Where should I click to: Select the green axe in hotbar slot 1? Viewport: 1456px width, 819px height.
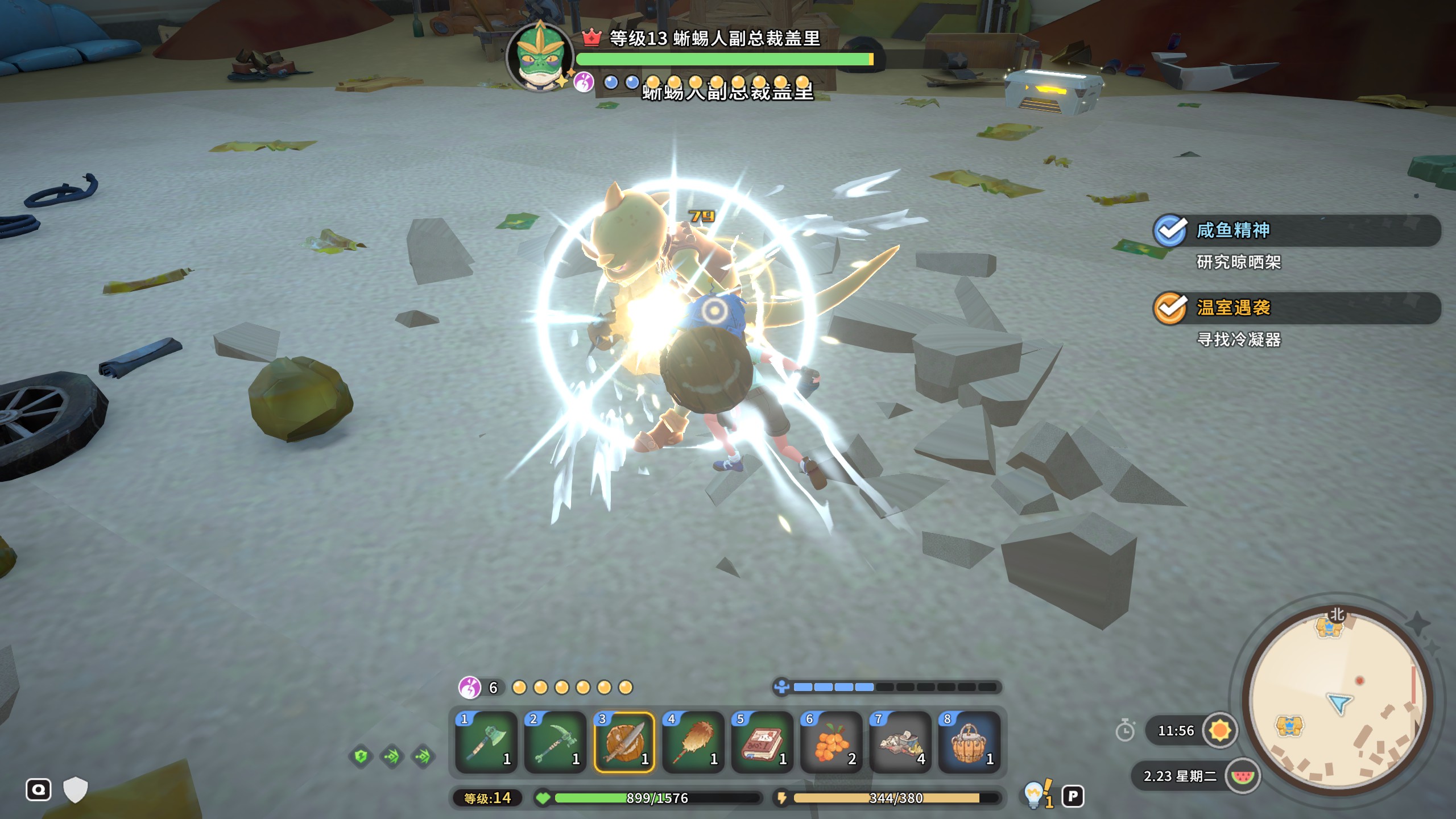(x=486, y=742)
